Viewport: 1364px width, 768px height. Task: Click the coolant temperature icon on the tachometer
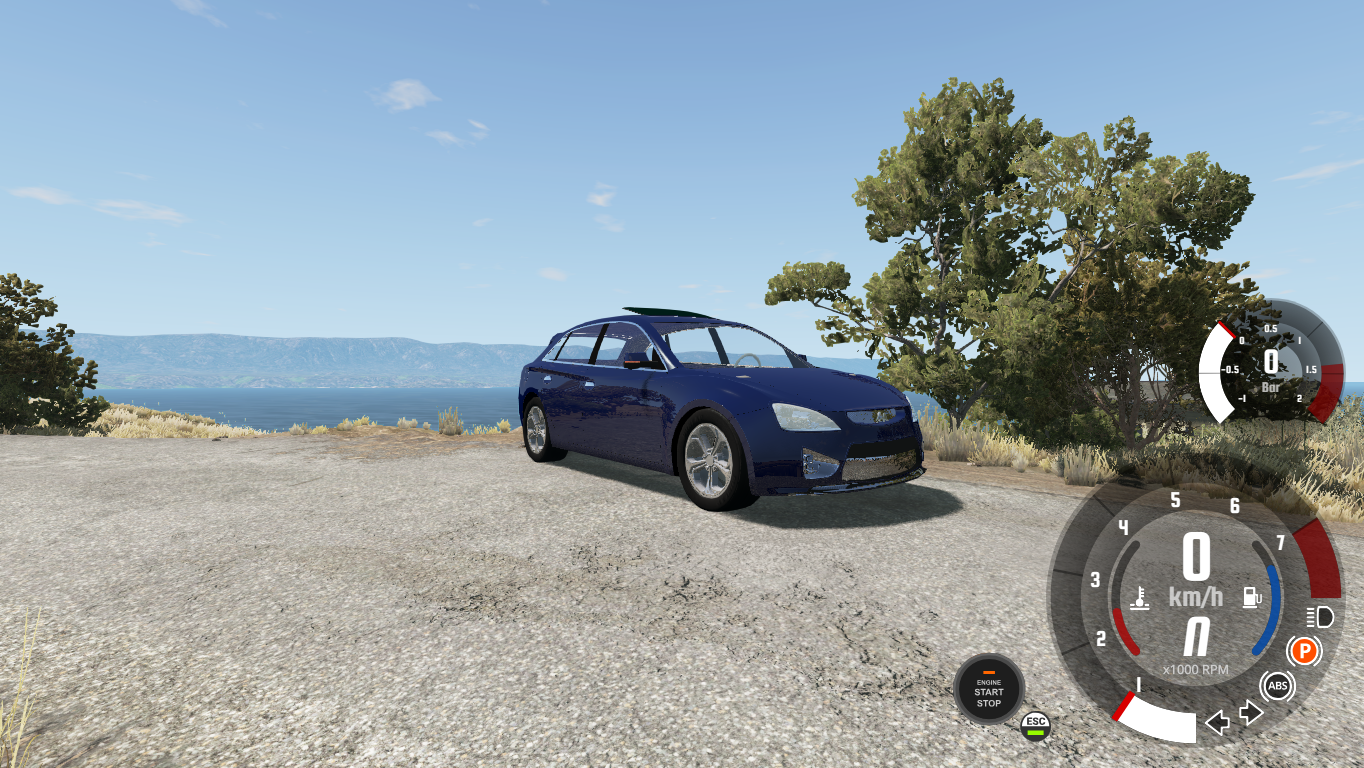(1141, 596)
